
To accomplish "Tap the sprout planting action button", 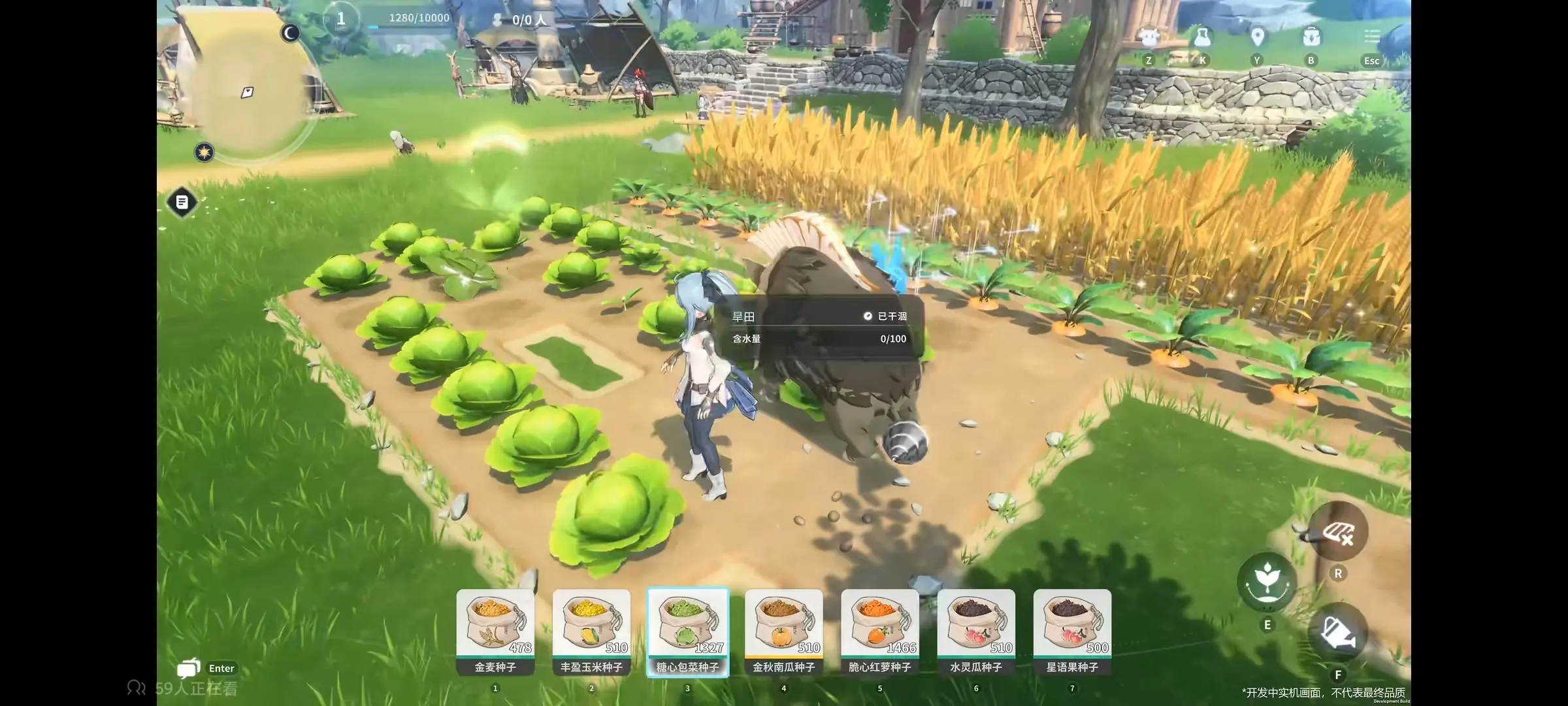I will 1267,582.
